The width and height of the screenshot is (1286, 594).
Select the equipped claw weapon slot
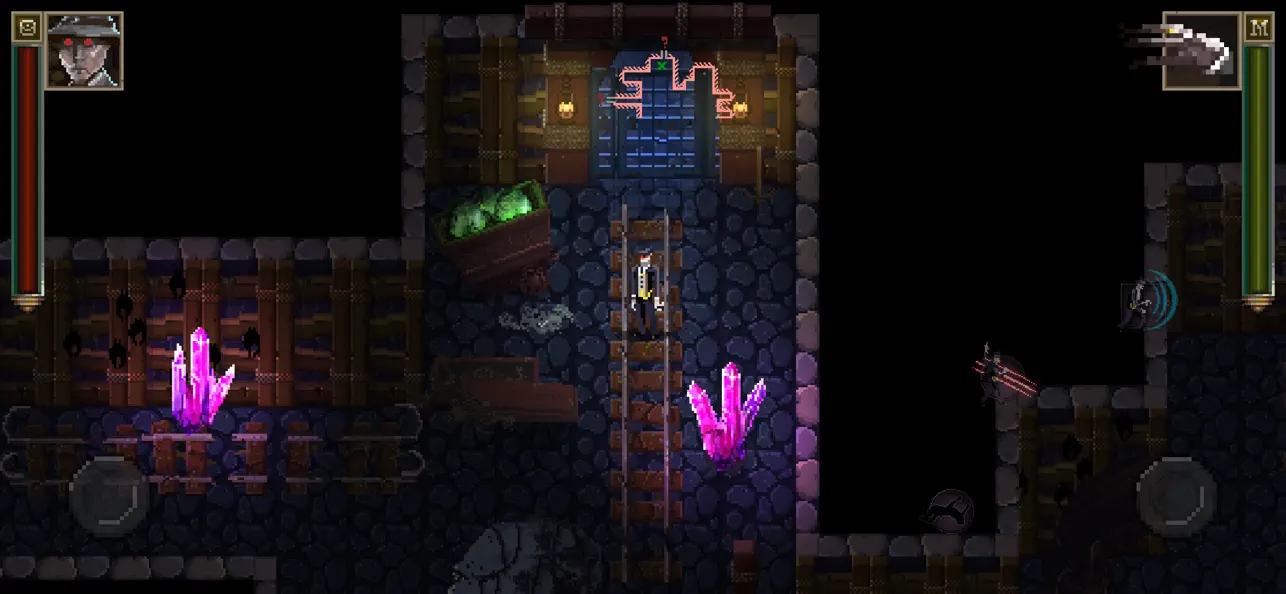pos(1201,50)
